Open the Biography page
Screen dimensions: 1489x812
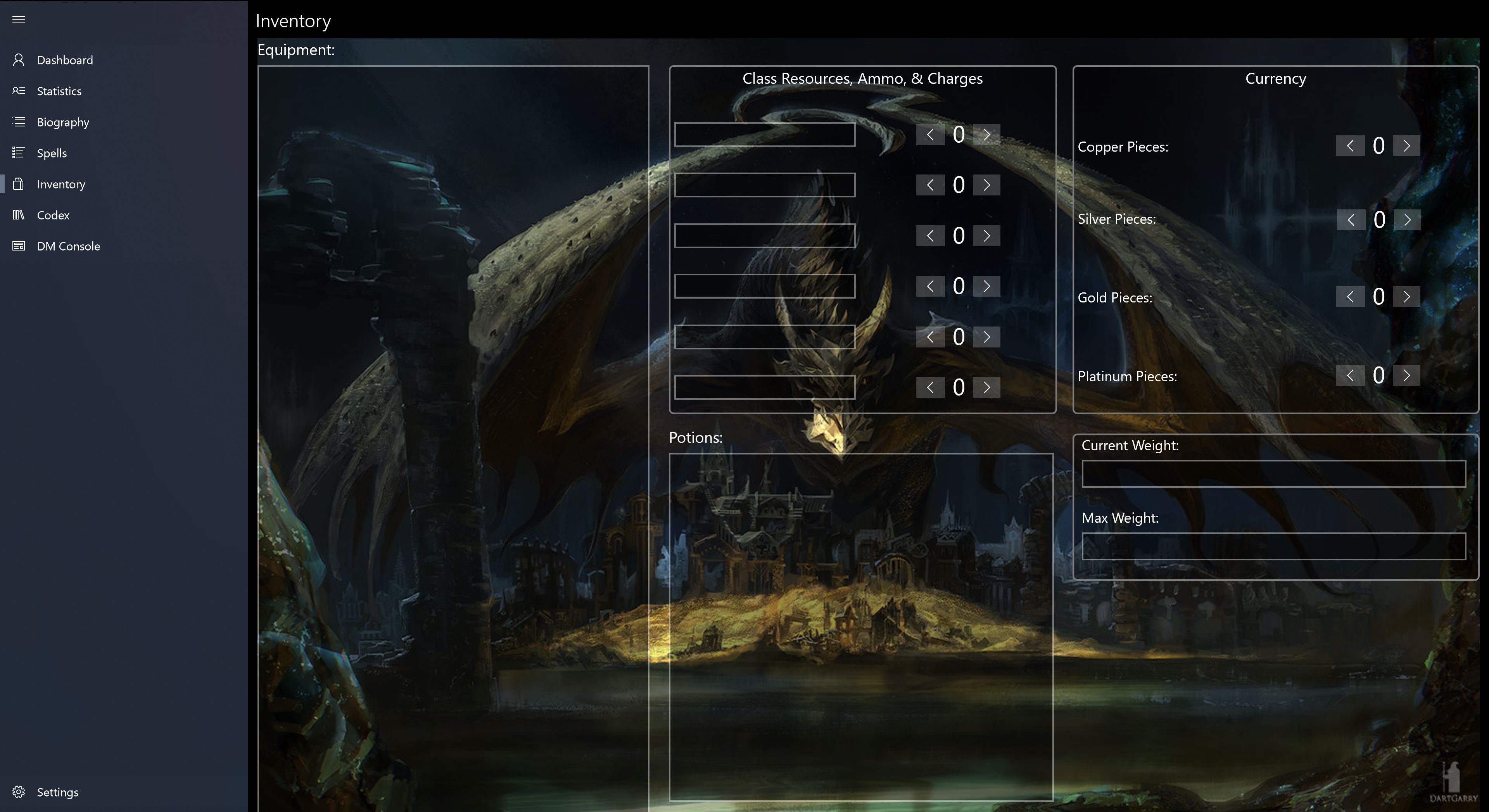(x=62, y=122)
